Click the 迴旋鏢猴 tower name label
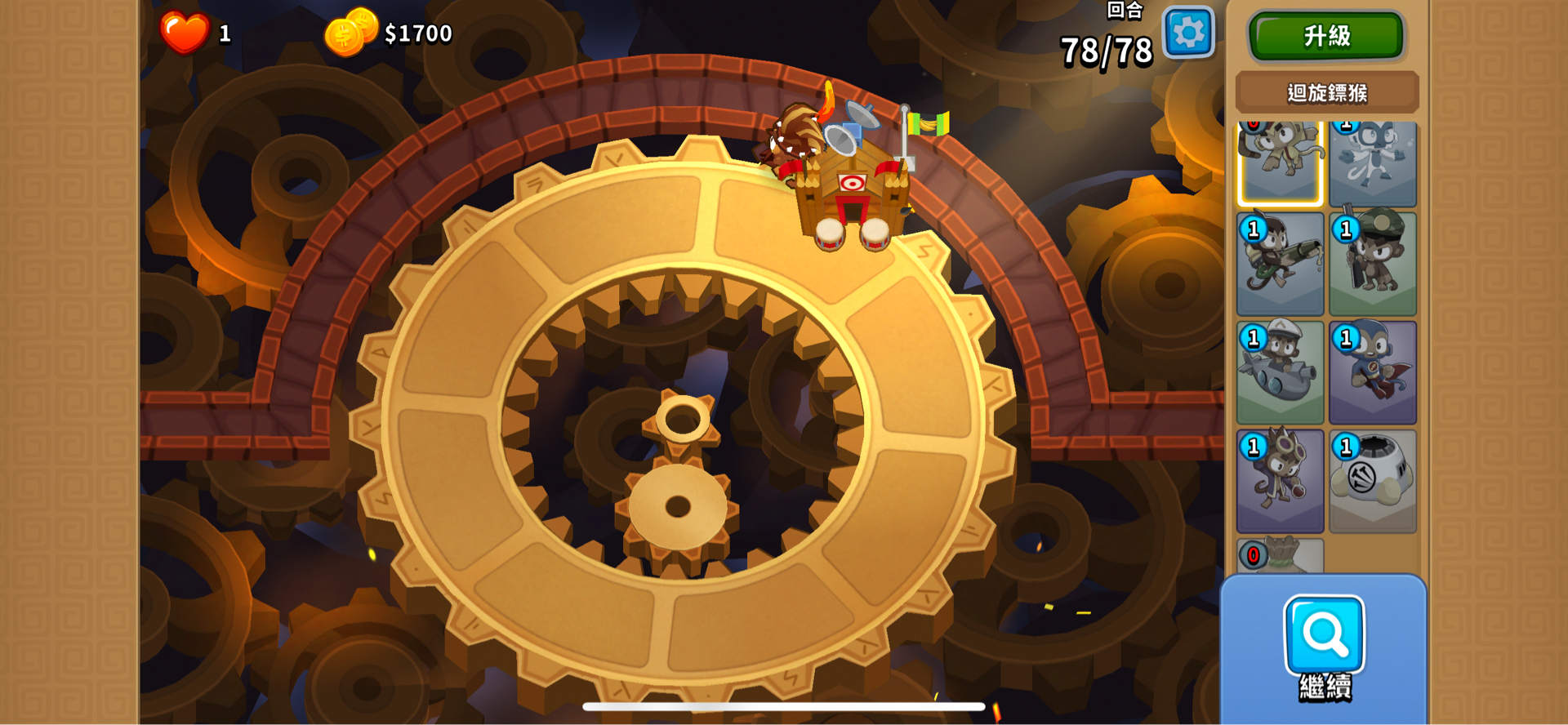 pos(1326,92)
